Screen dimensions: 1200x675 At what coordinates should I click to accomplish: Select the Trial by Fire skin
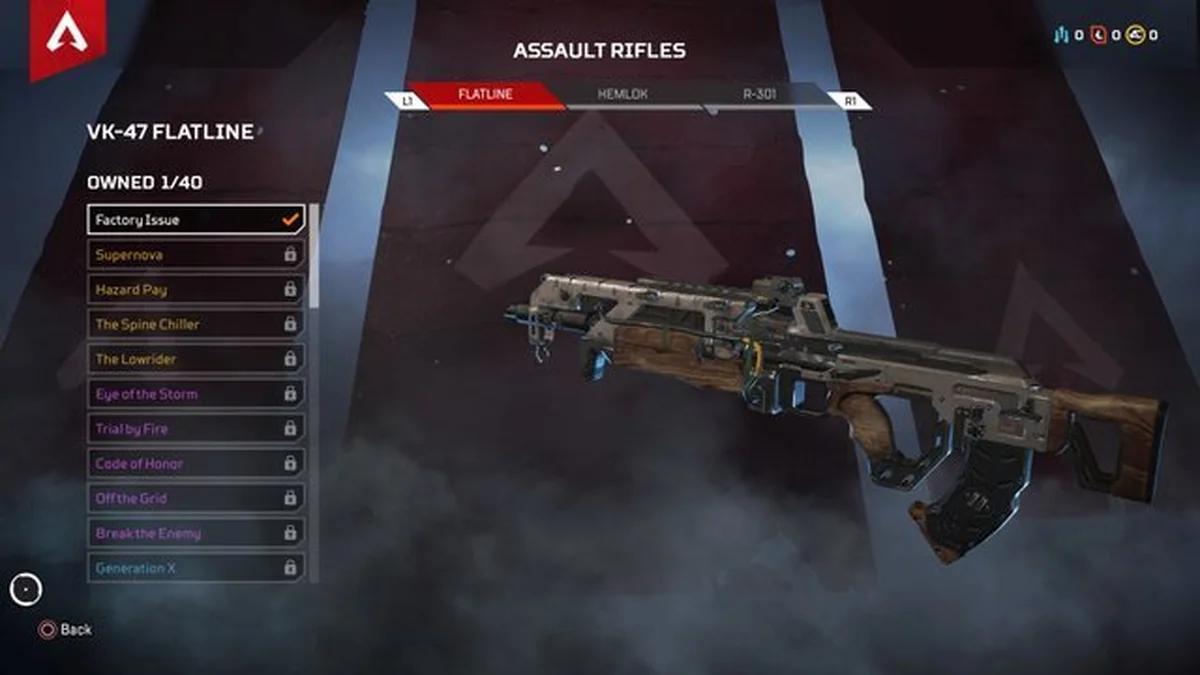[196, 429]
